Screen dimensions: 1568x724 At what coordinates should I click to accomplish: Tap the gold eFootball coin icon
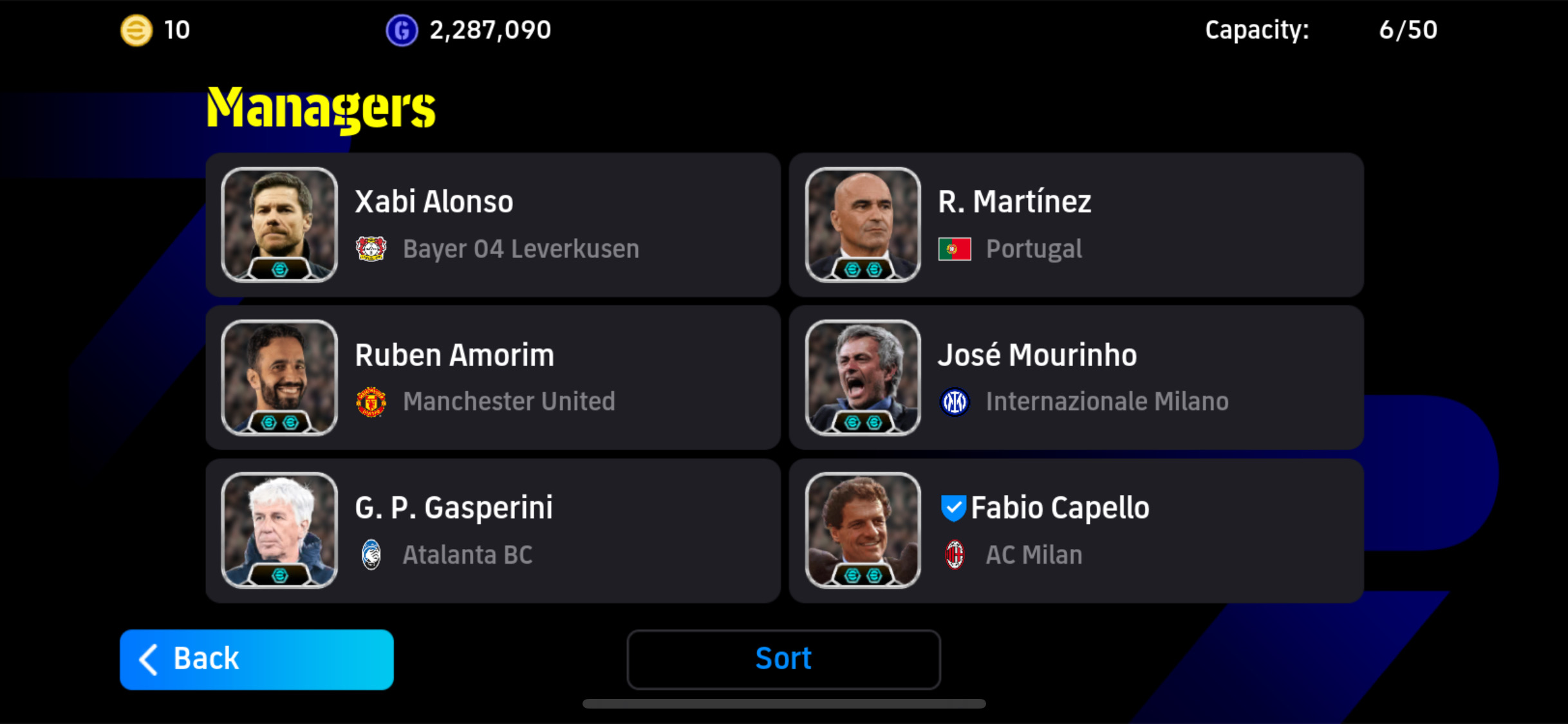click(136, 30)
